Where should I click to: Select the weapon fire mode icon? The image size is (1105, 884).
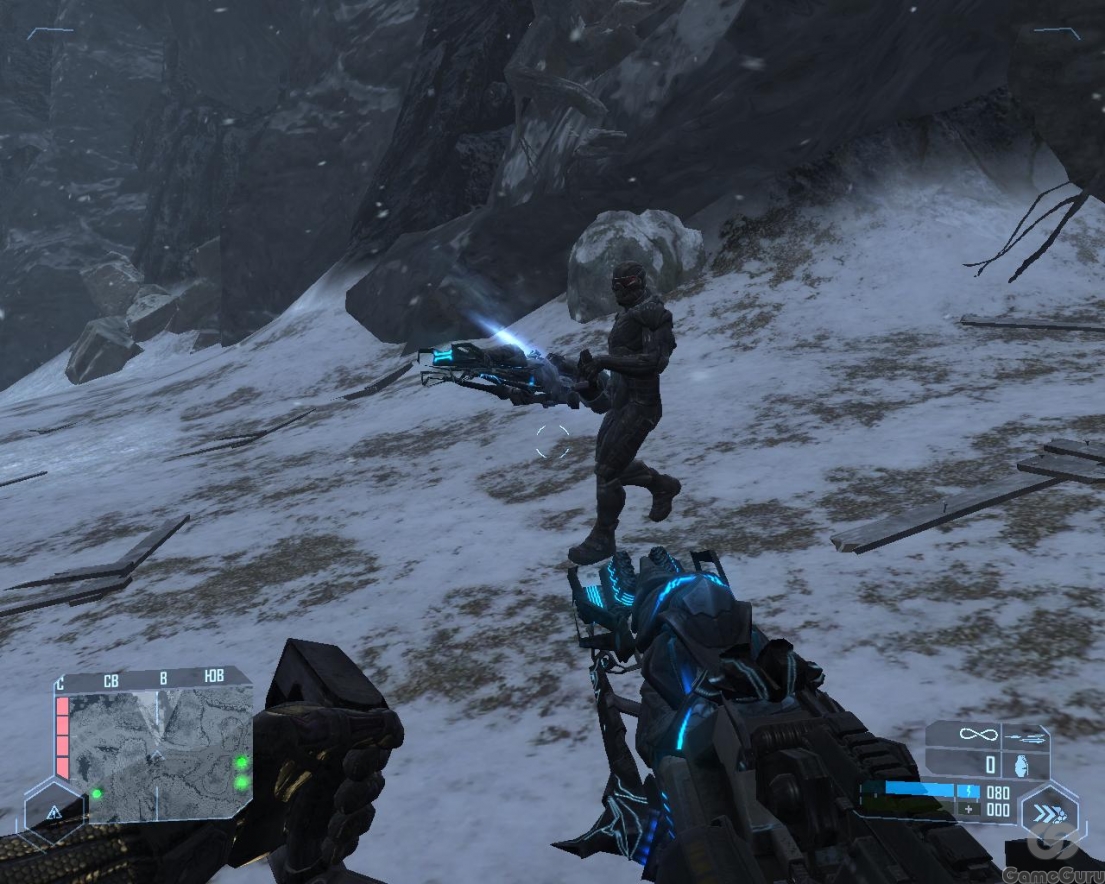point(1025,737)
